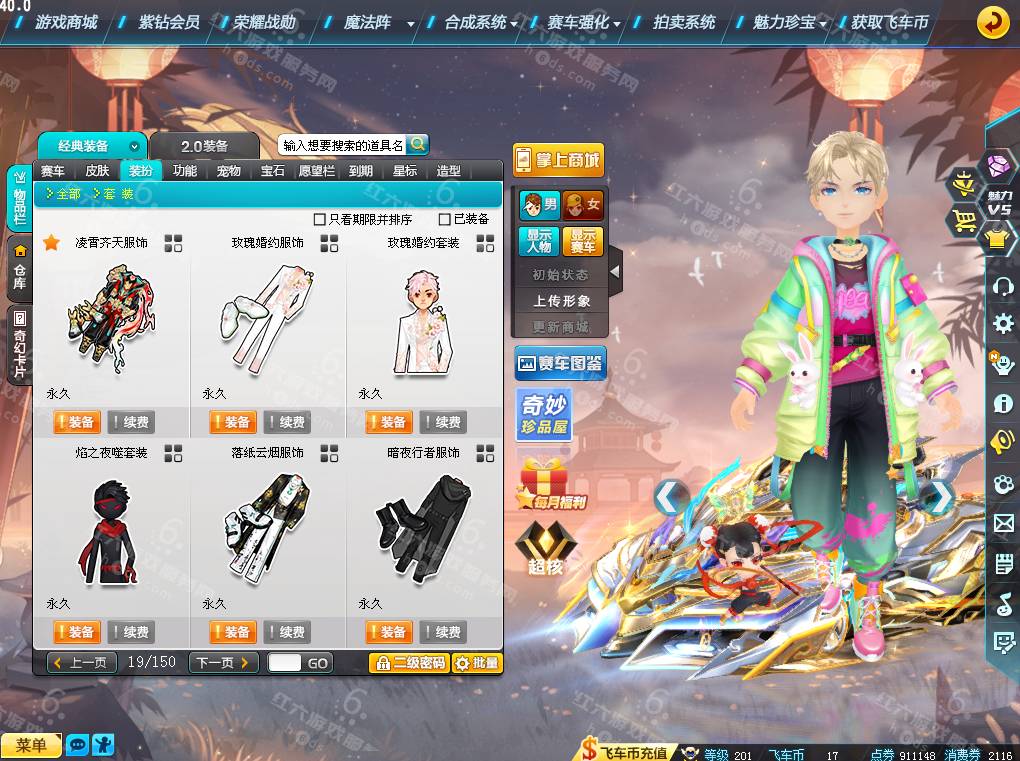Switch to the 2.0装备 tab
Image resolution: width=1020 pixels, height=761 pixels.
tap(204, 146)
